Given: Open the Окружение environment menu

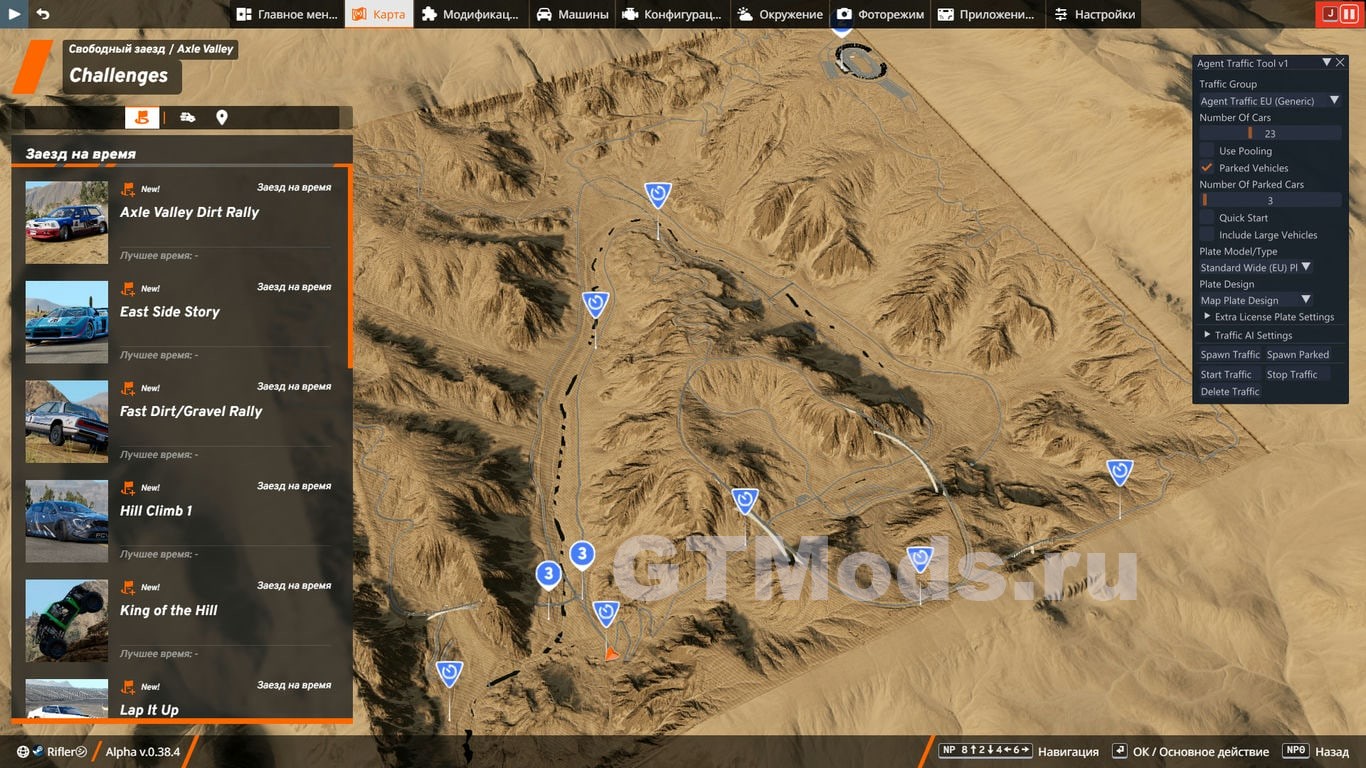Looking at the screenshot, I should pyautogui.click(x=780, y=14).
